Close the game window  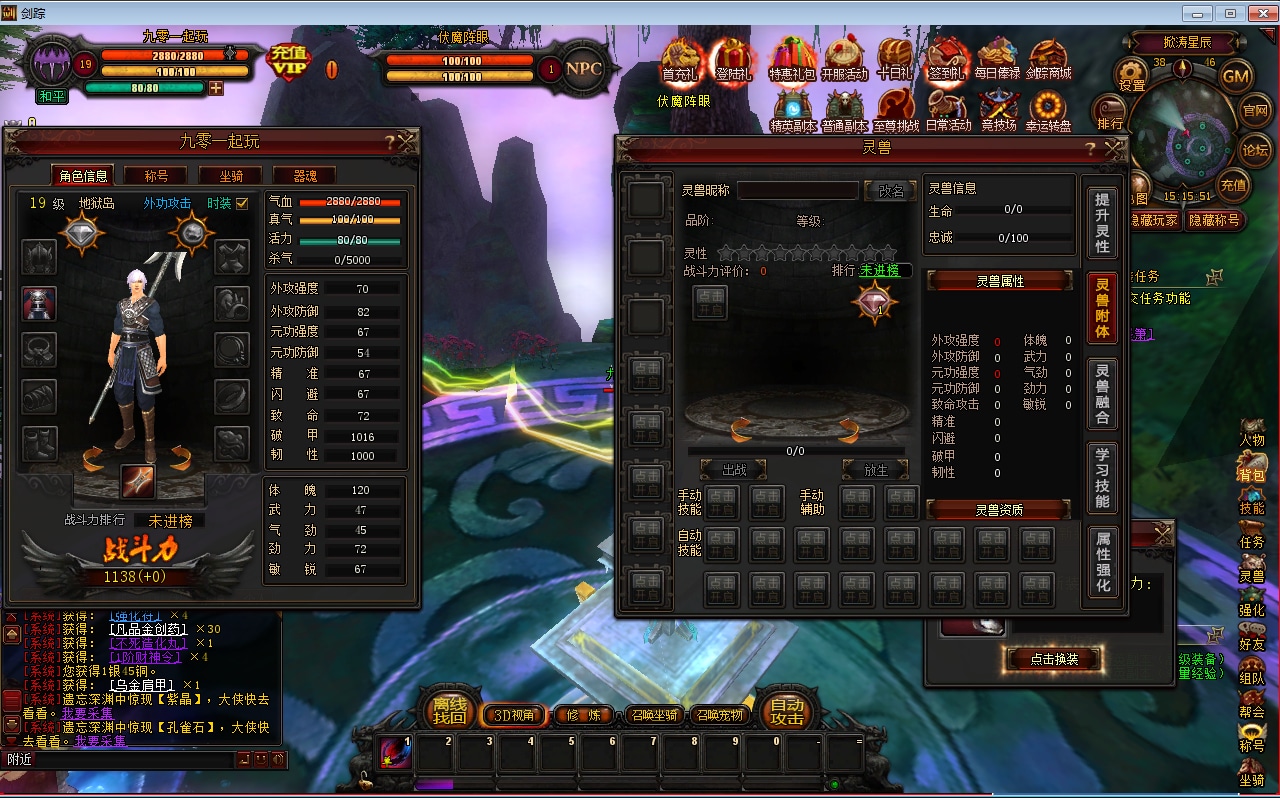[x=1260, y=13]
